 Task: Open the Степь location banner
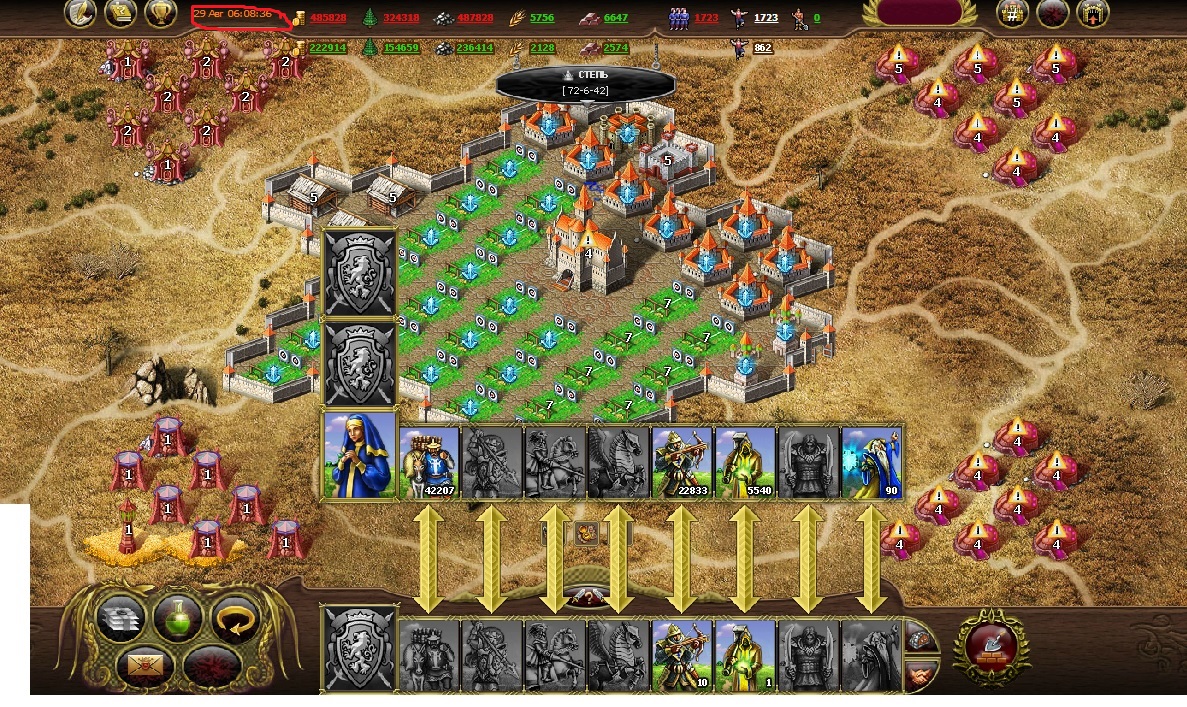click(x=585, y=82)
